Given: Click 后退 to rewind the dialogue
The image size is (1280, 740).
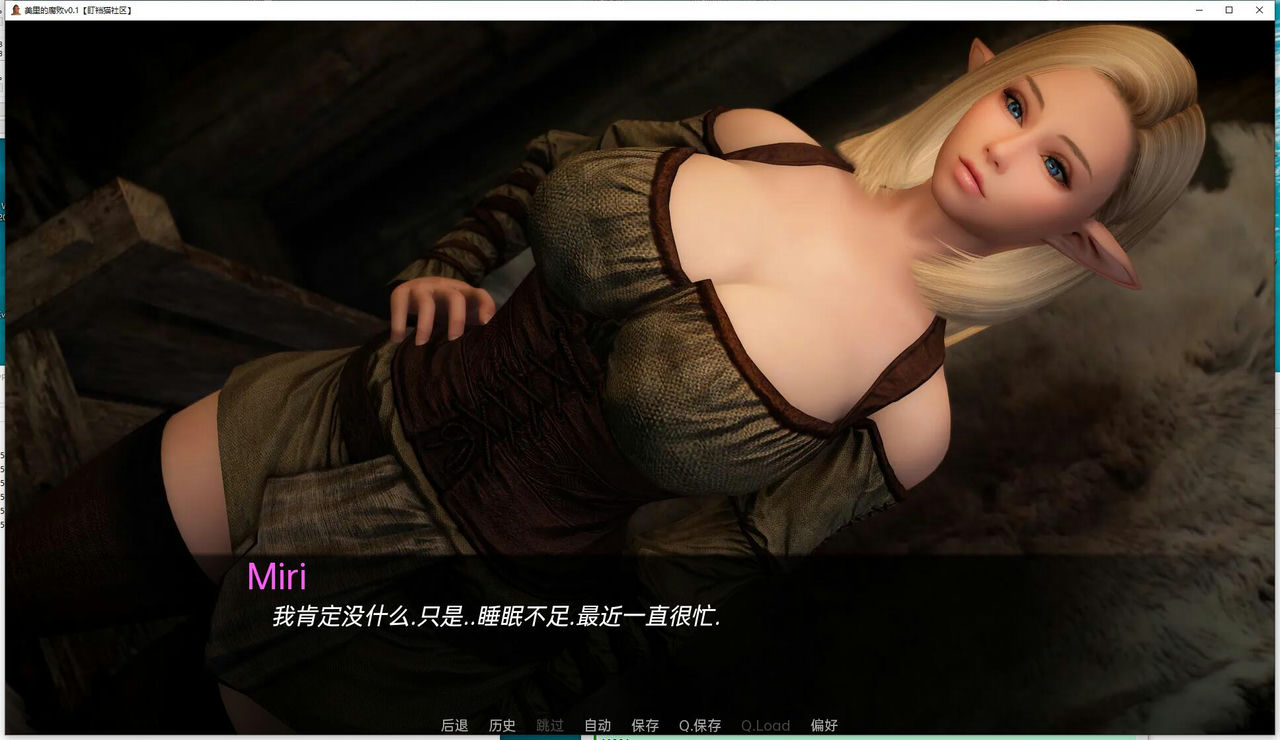Looking at the screenshot, I should [x=454, y=725].
